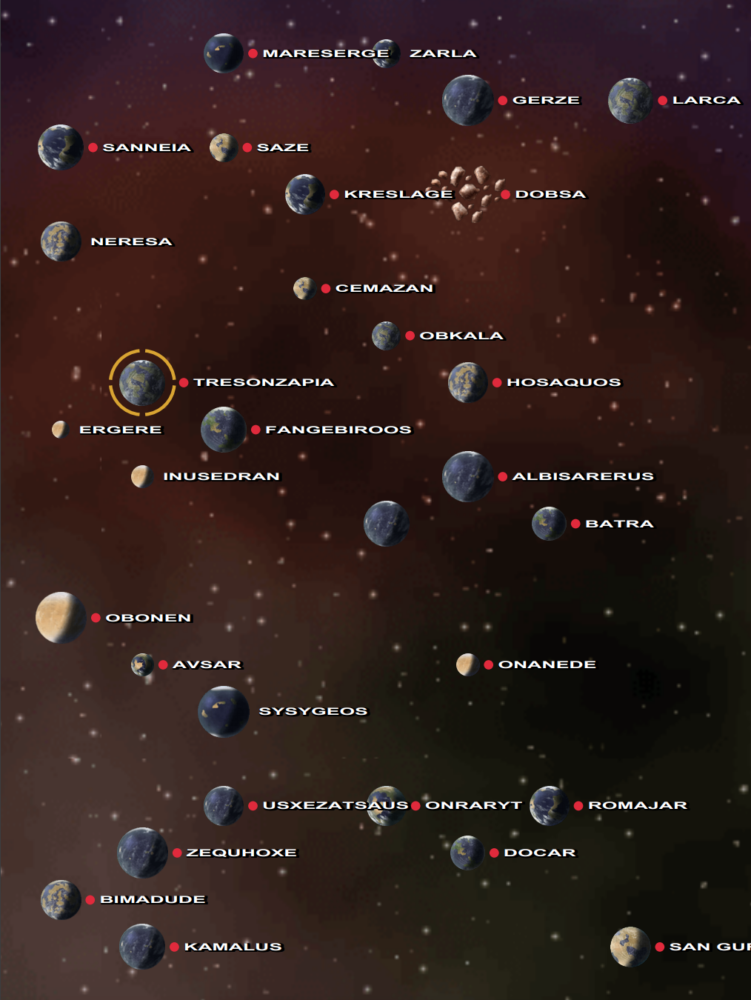
Task: Select the large Obonen planet
Action: tap(60, 617)
